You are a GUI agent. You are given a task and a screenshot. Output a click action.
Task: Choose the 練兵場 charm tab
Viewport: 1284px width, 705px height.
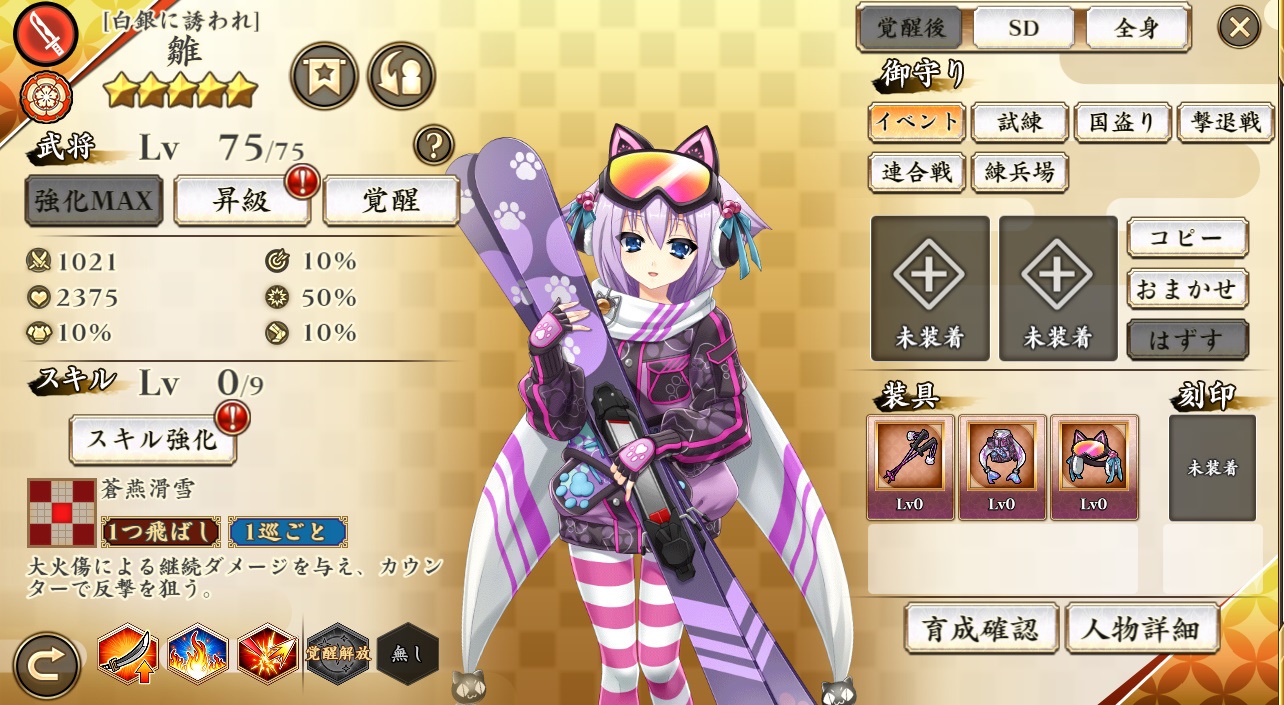pyautogui.click(x=1020, y=172)
